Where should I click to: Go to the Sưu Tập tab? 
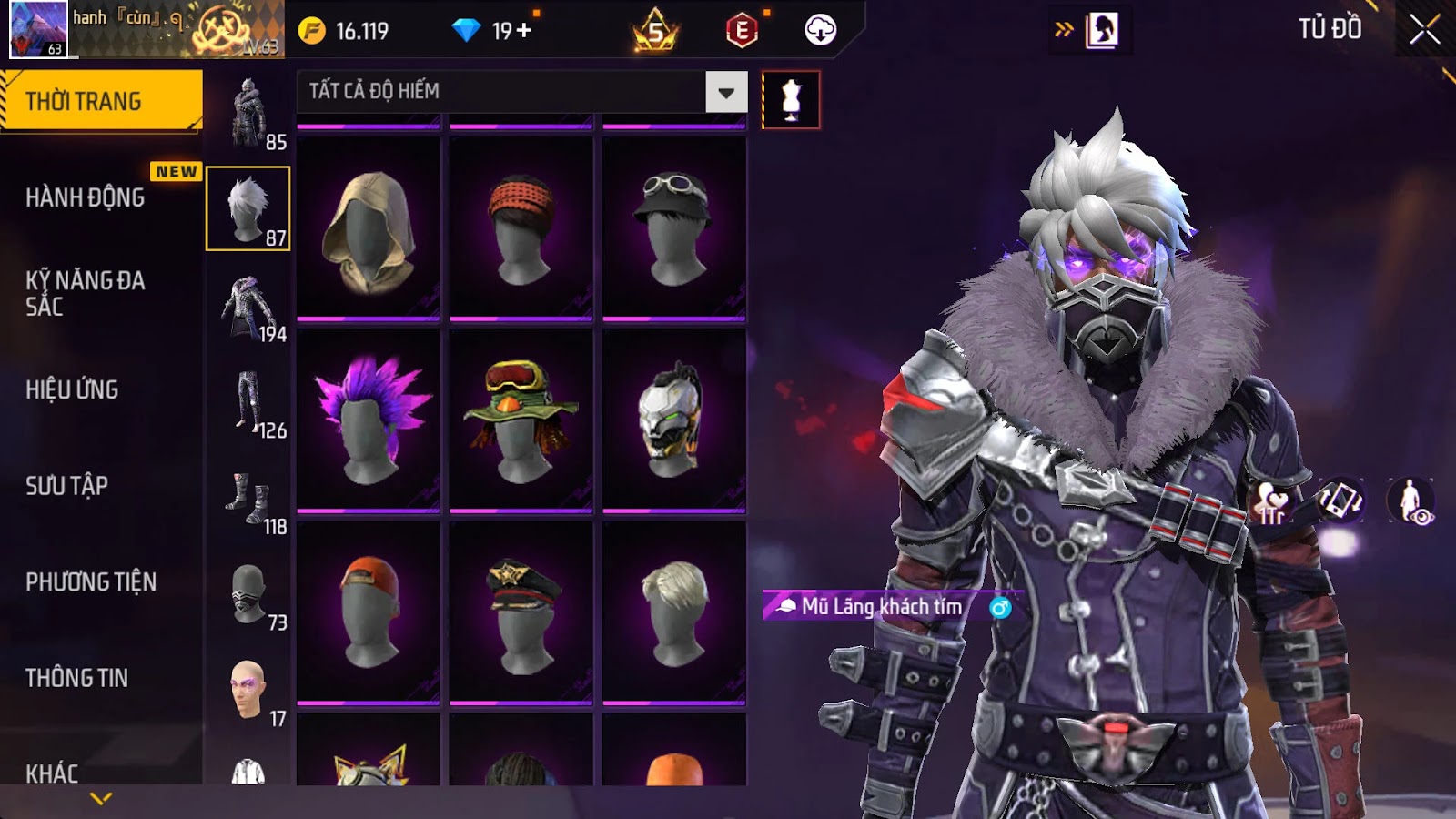[x=67, y=486]
